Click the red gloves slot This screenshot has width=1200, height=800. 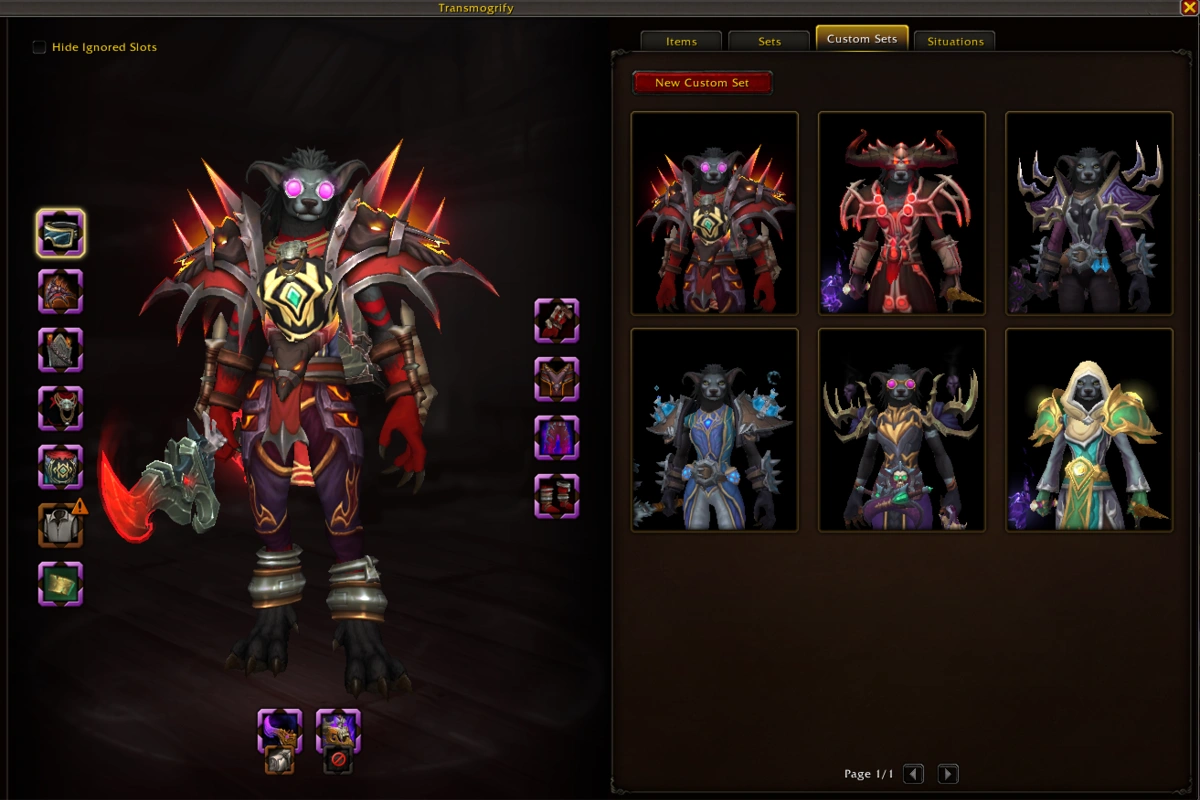point(557,320)
